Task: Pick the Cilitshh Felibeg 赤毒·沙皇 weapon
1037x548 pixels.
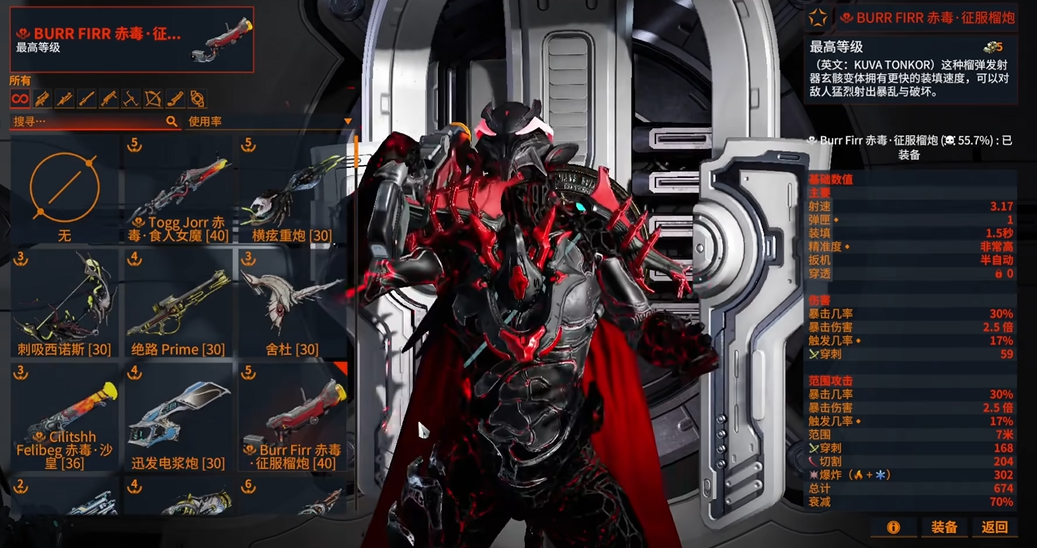Action: coord(64,418)
